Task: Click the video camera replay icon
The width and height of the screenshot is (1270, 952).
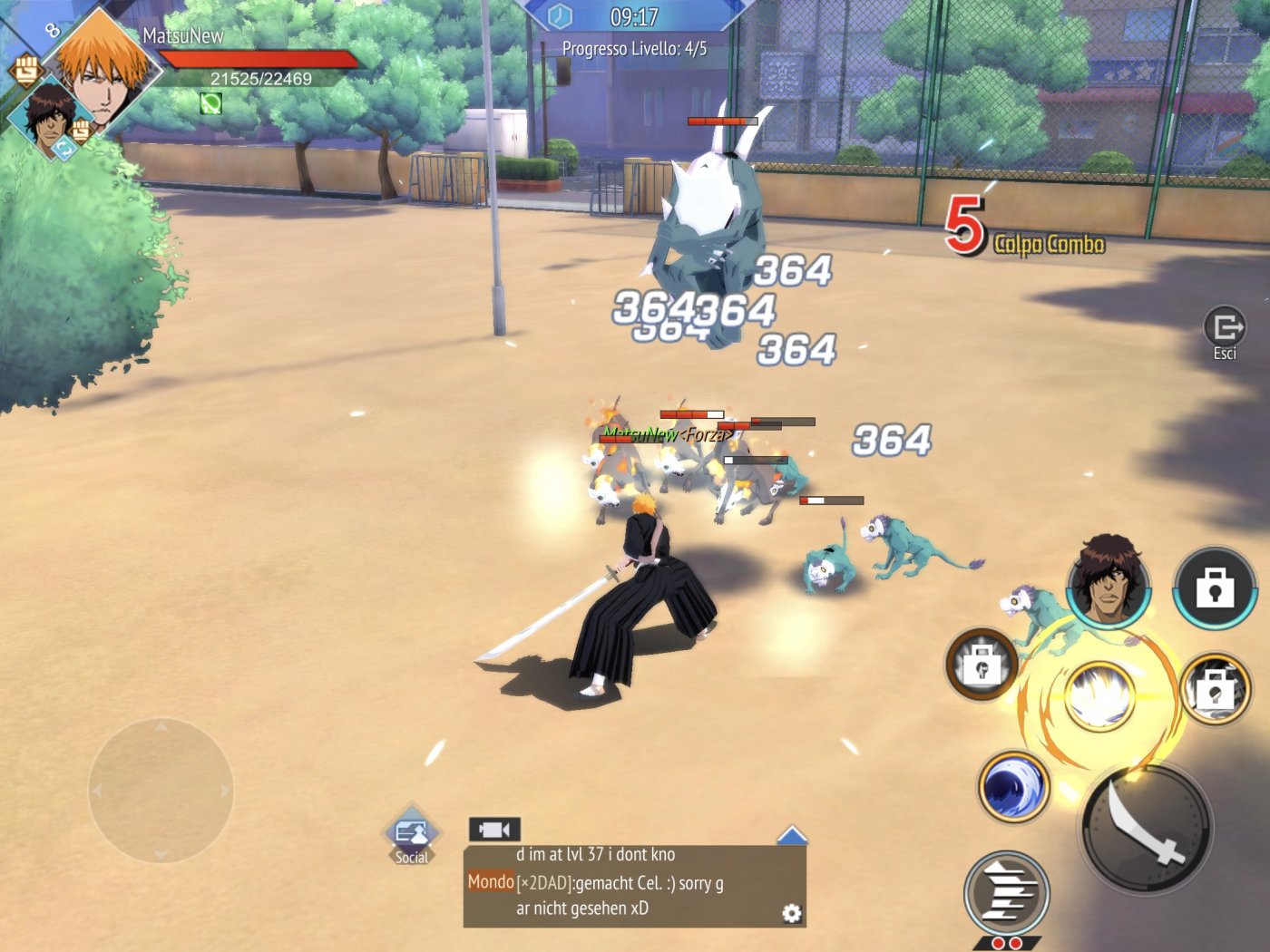Action: click(494, 826)
